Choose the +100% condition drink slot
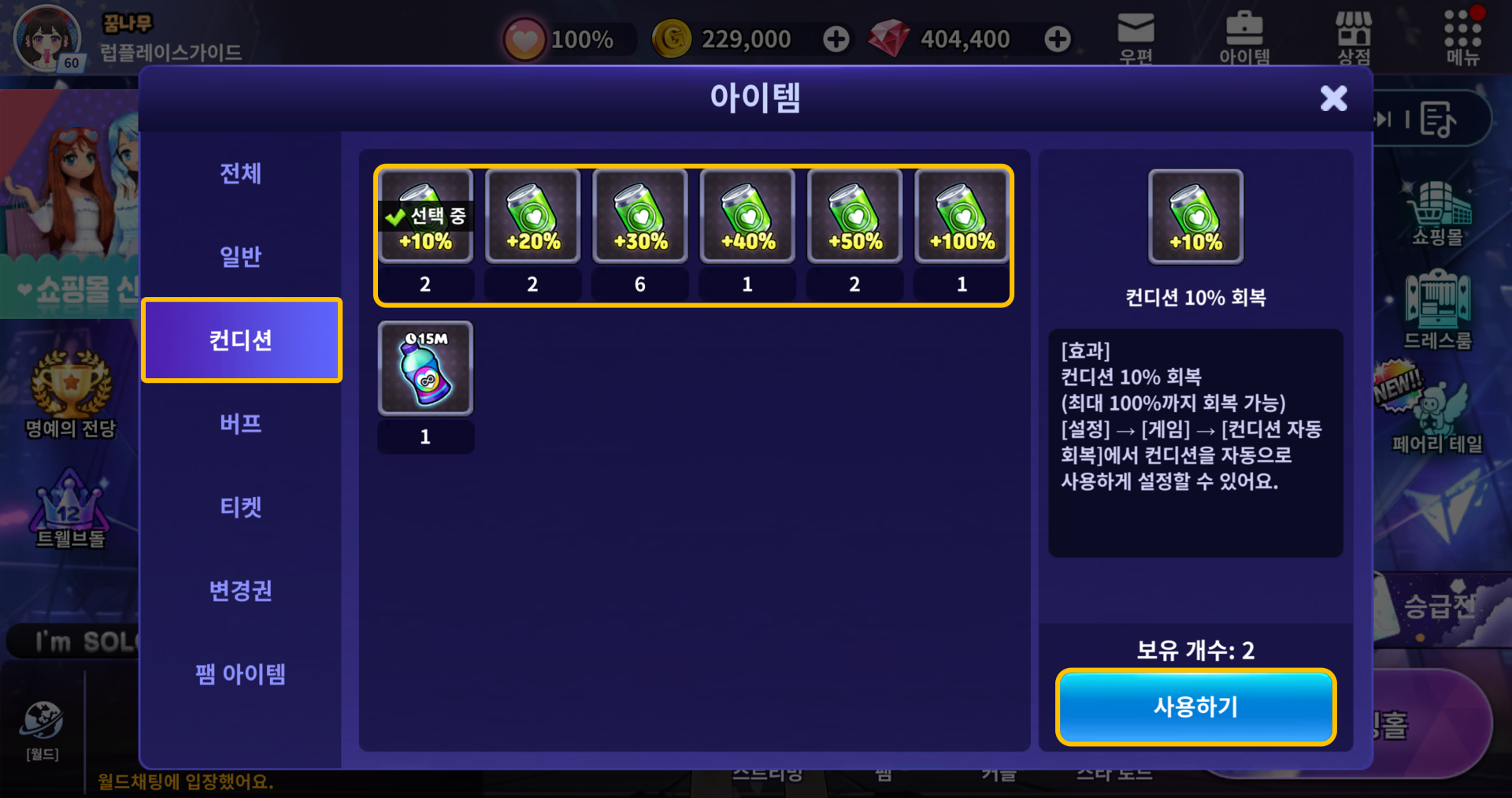 click(x=962, y=217)
